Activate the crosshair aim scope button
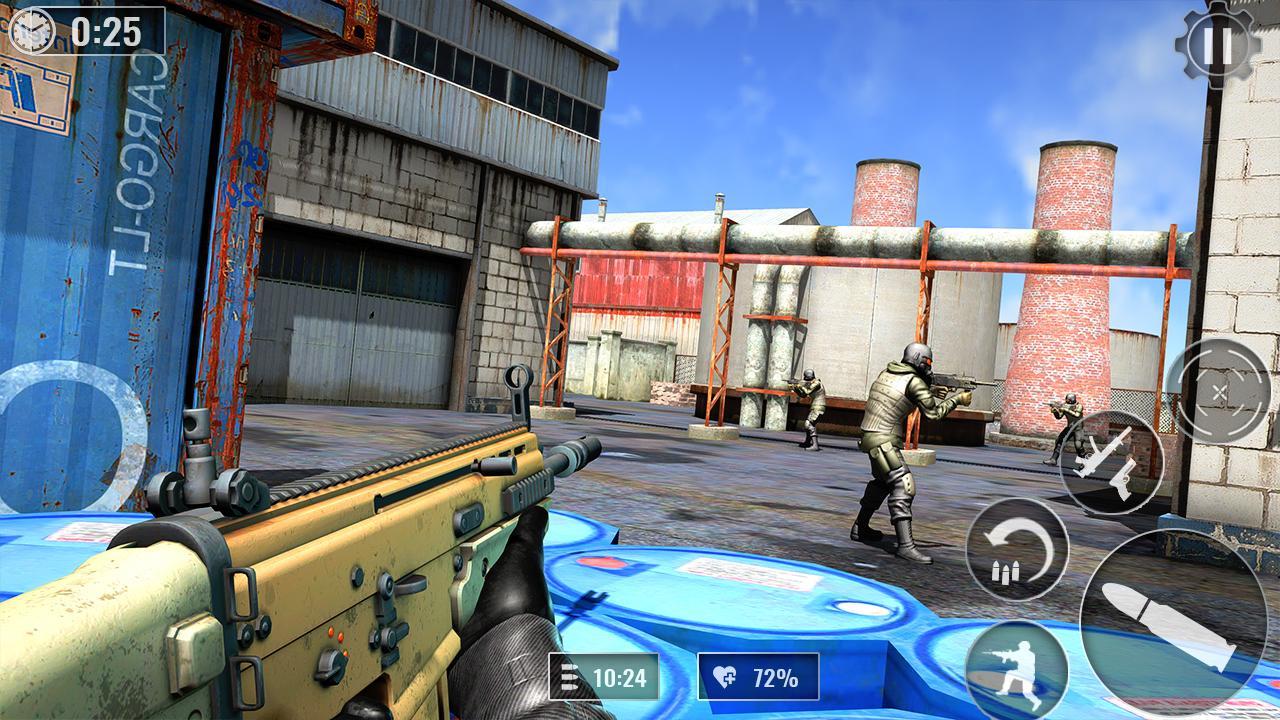The width and height of the screenshot is (1280, 720). coord(1220,390)
